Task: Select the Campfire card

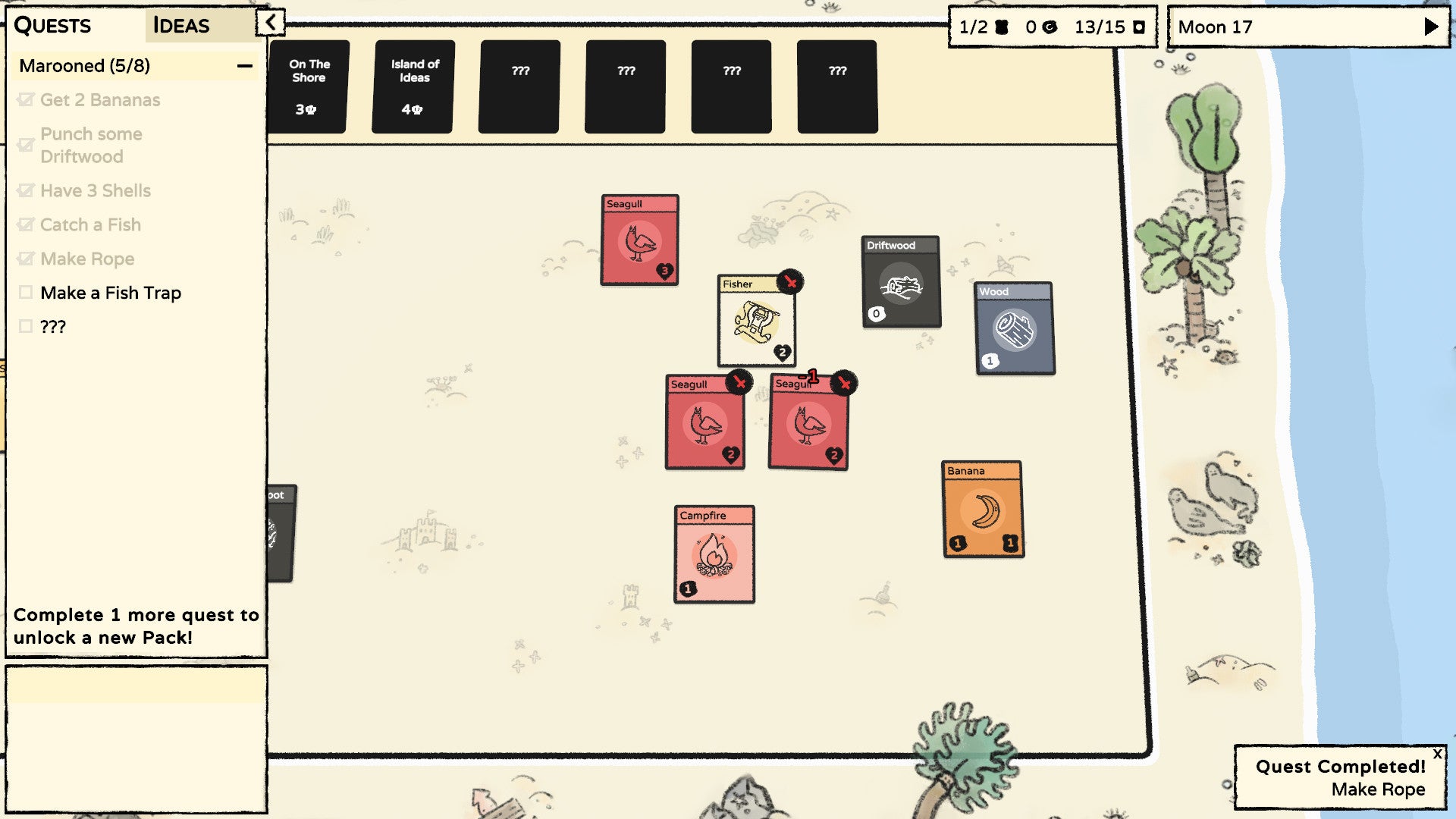Action: point(714,554)
